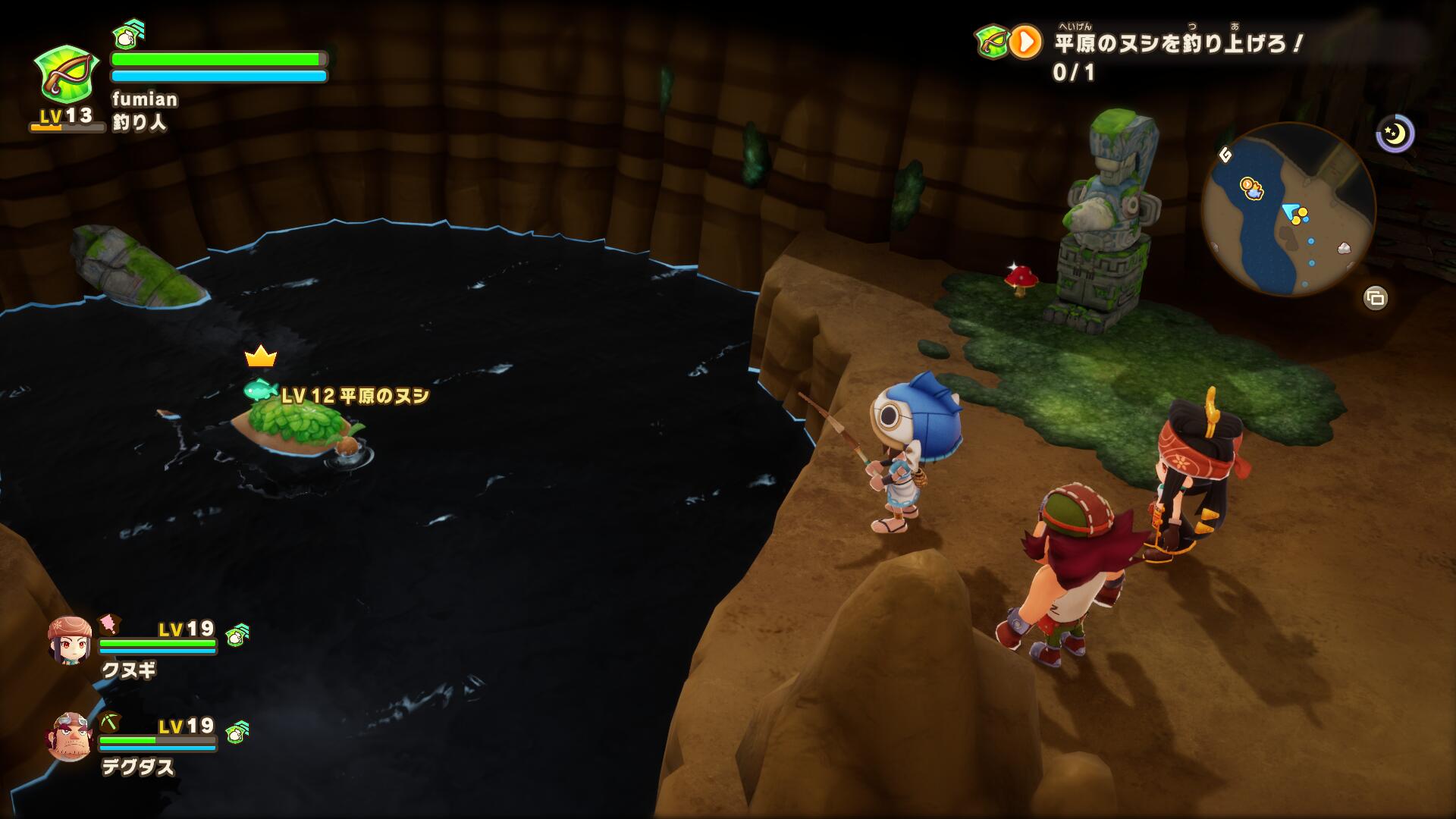
Task: Open the circular minimap
Action: (1288, 209)
